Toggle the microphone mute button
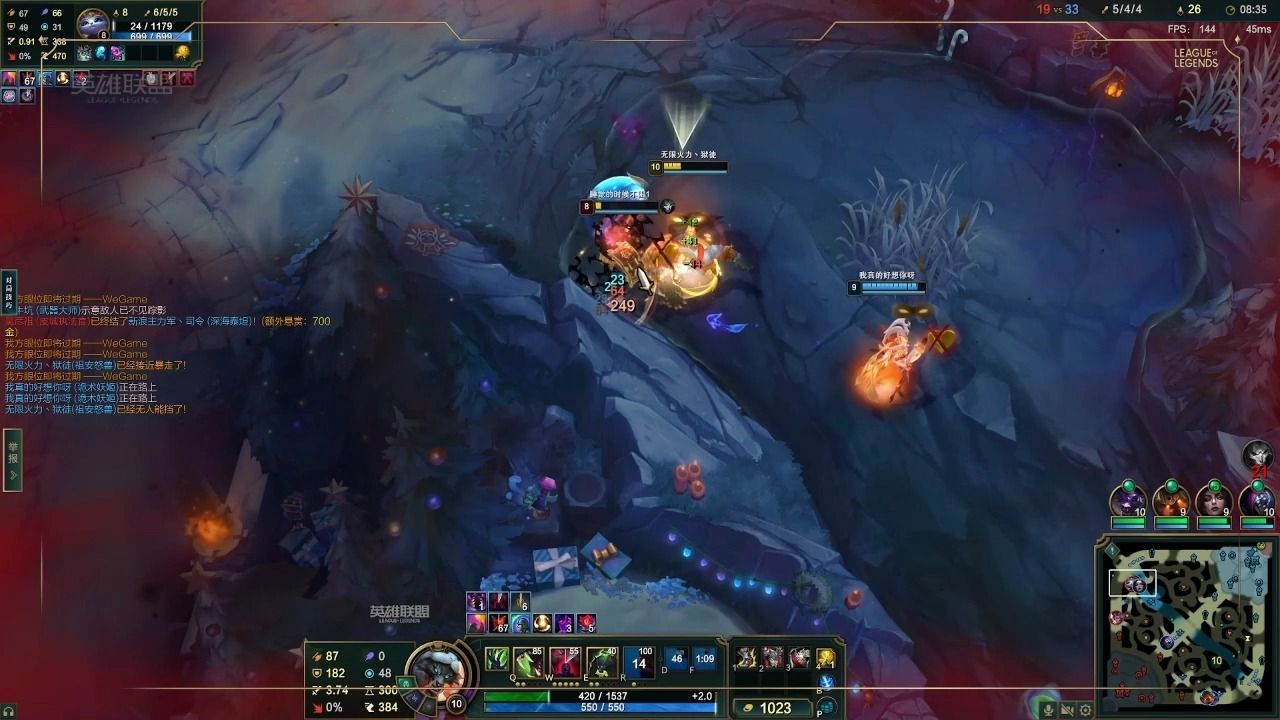The height and width of the screenshot is (720, 1280). (x=1048, y=710)
